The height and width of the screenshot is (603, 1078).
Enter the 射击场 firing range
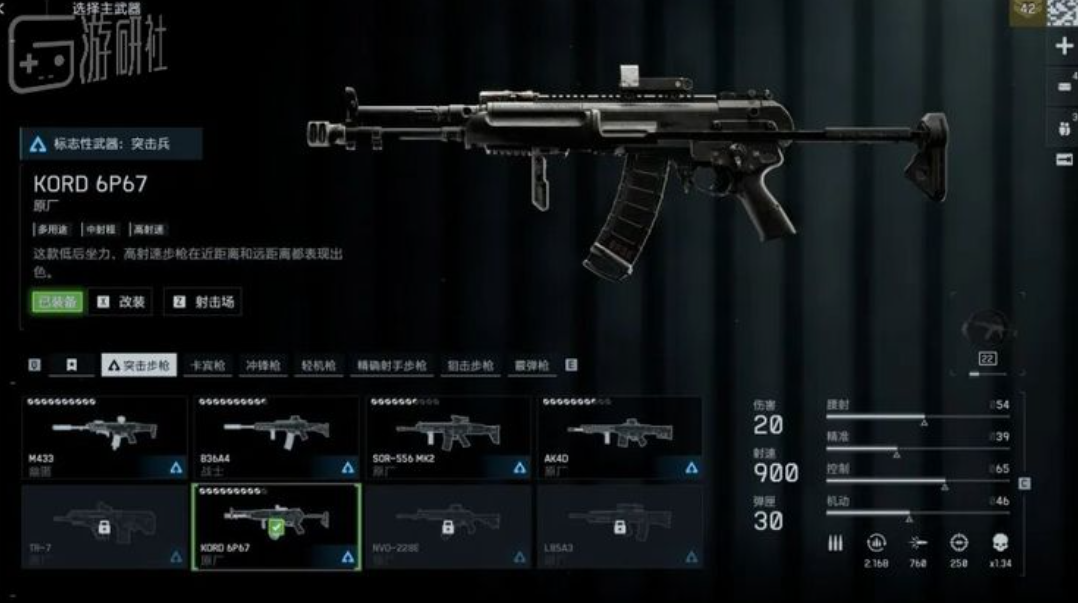(x=205, y=302)
